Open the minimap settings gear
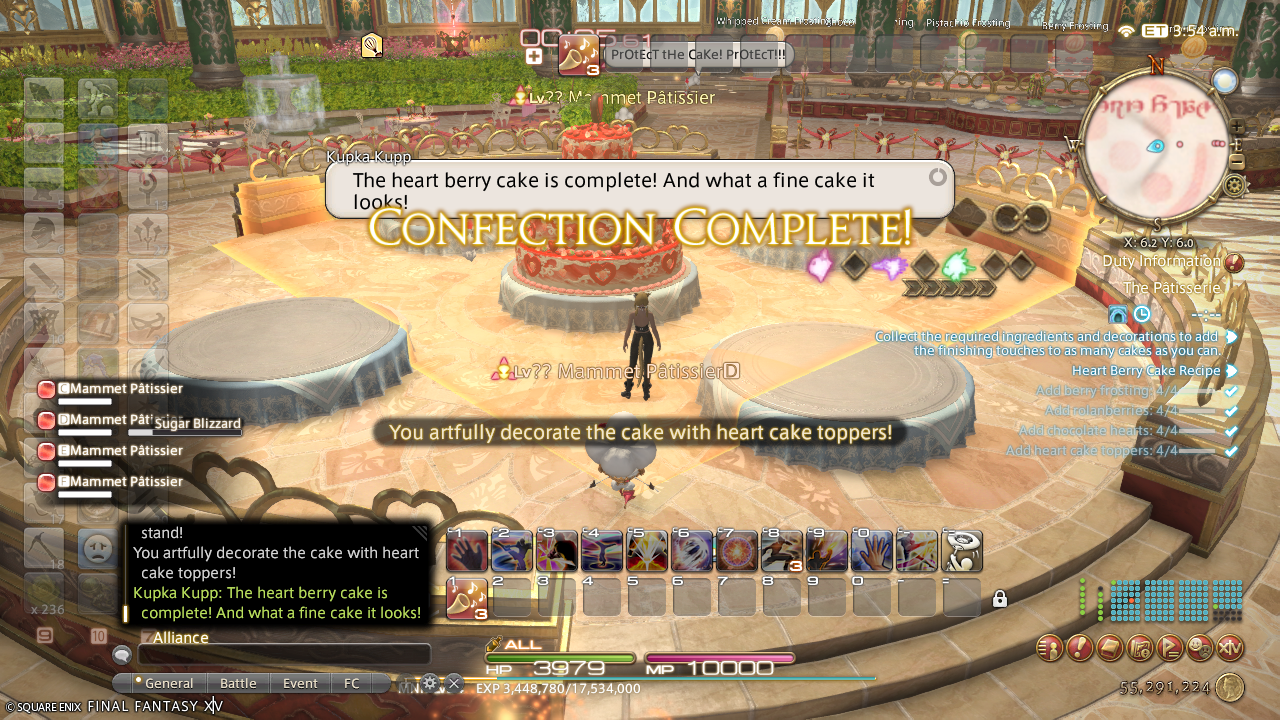The width and height of the screenshot is (1280, 720). 1235,185
